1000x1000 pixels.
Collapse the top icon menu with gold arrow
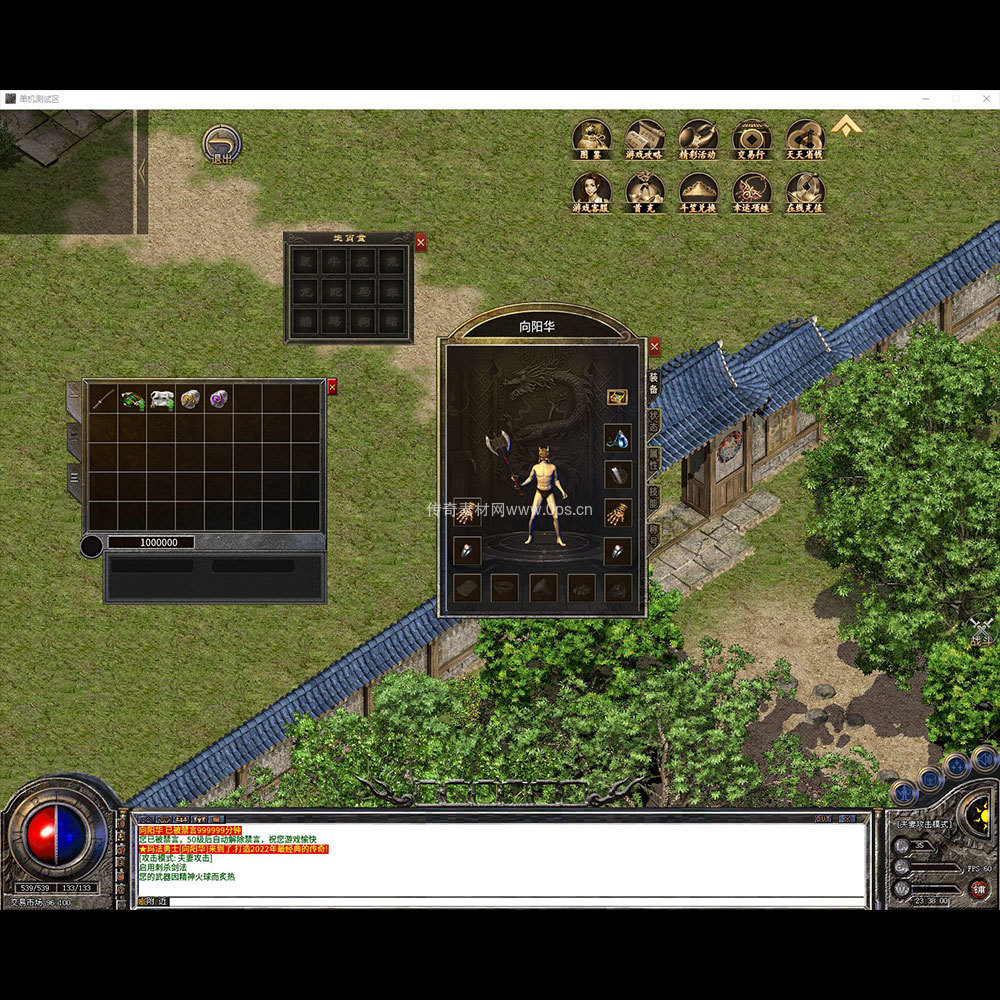(847, 125)
